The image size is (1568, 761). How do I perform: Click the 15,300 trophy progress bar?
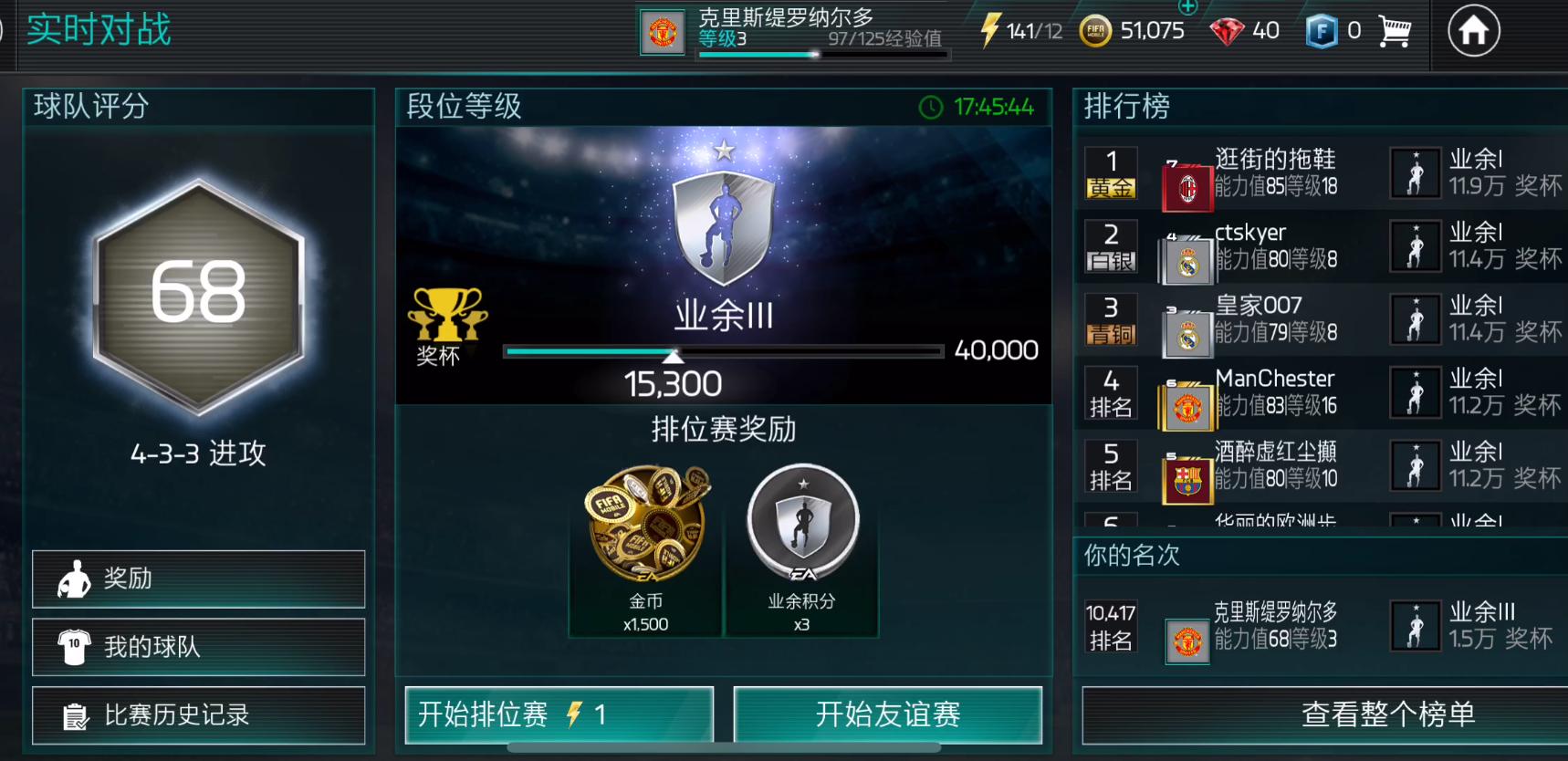click(724, 351)
